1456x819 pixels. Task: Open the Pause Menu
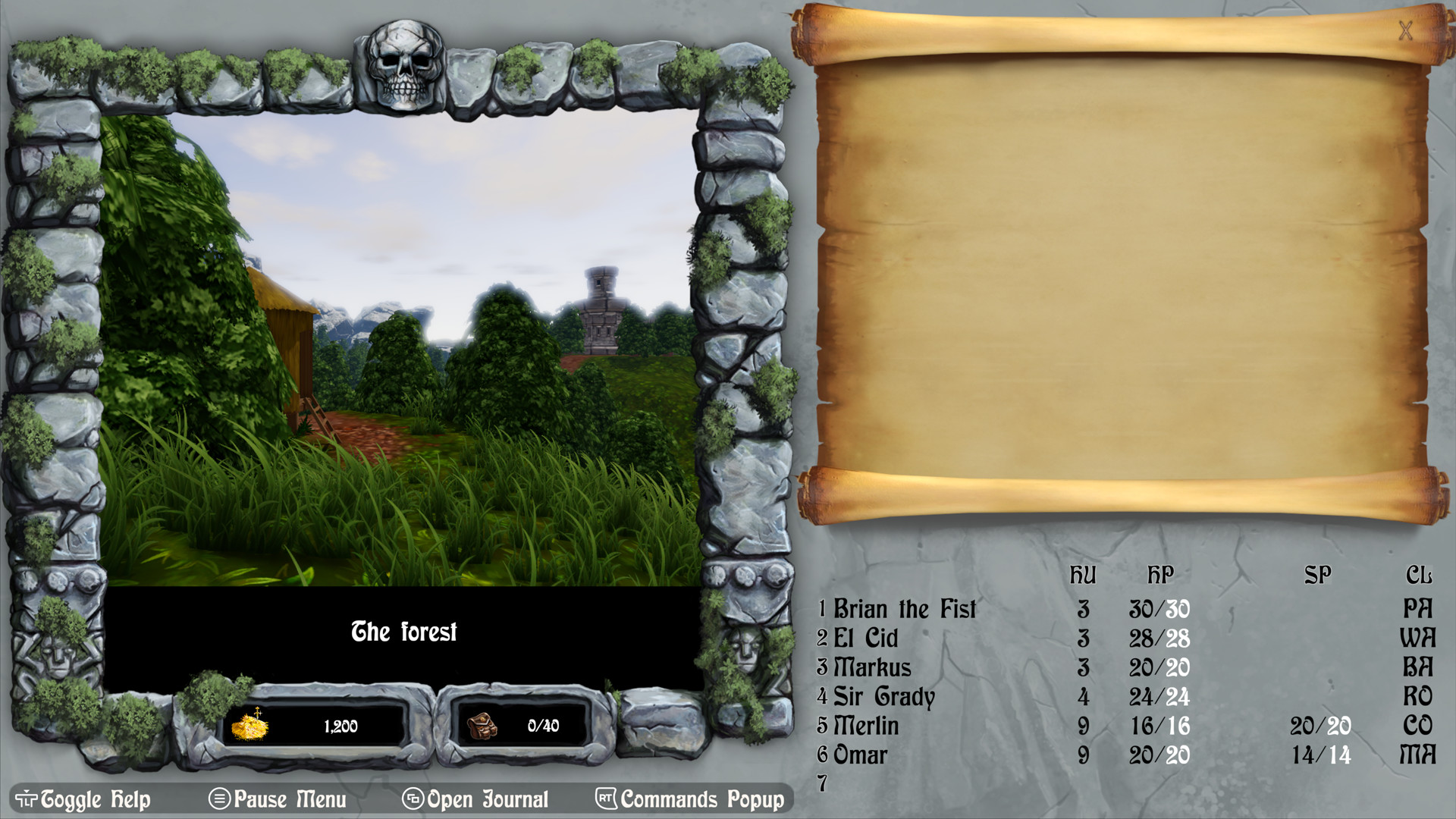click(x=289, y=799)
